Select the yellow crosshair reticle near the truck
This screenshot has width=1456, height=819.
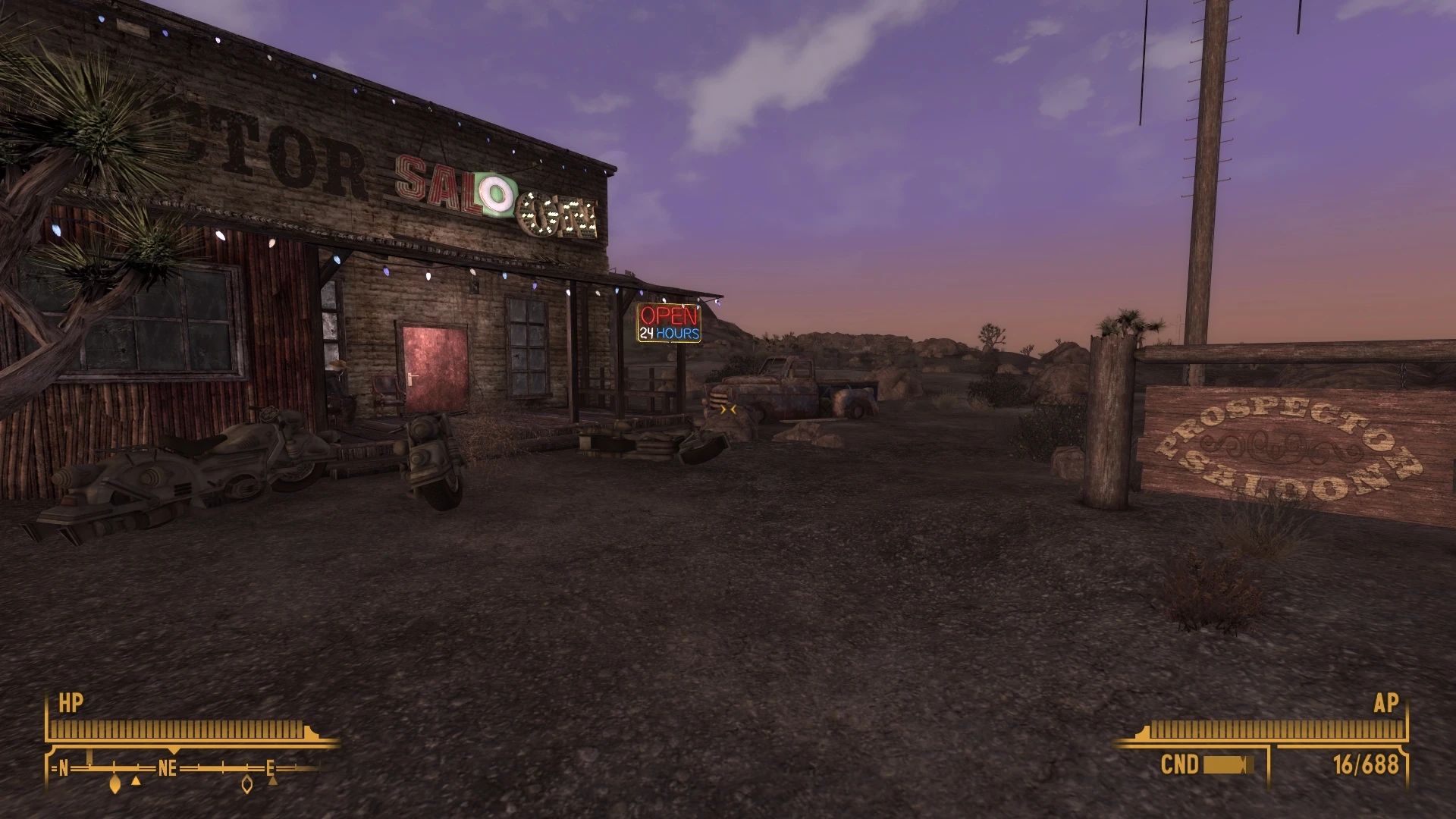726,409
